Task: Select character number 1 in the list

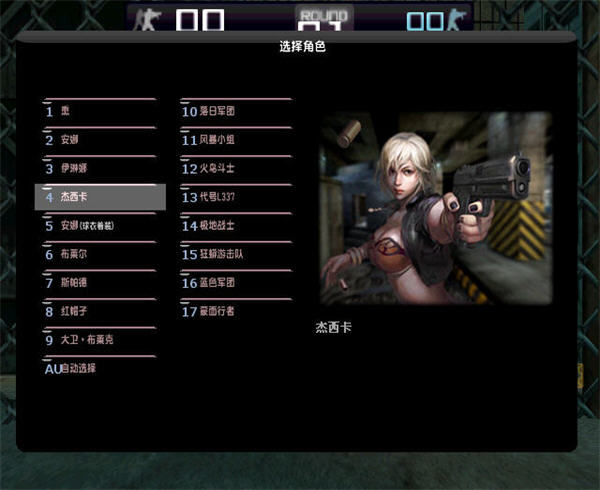Action: pyautogui.click(x=98, y=112)
